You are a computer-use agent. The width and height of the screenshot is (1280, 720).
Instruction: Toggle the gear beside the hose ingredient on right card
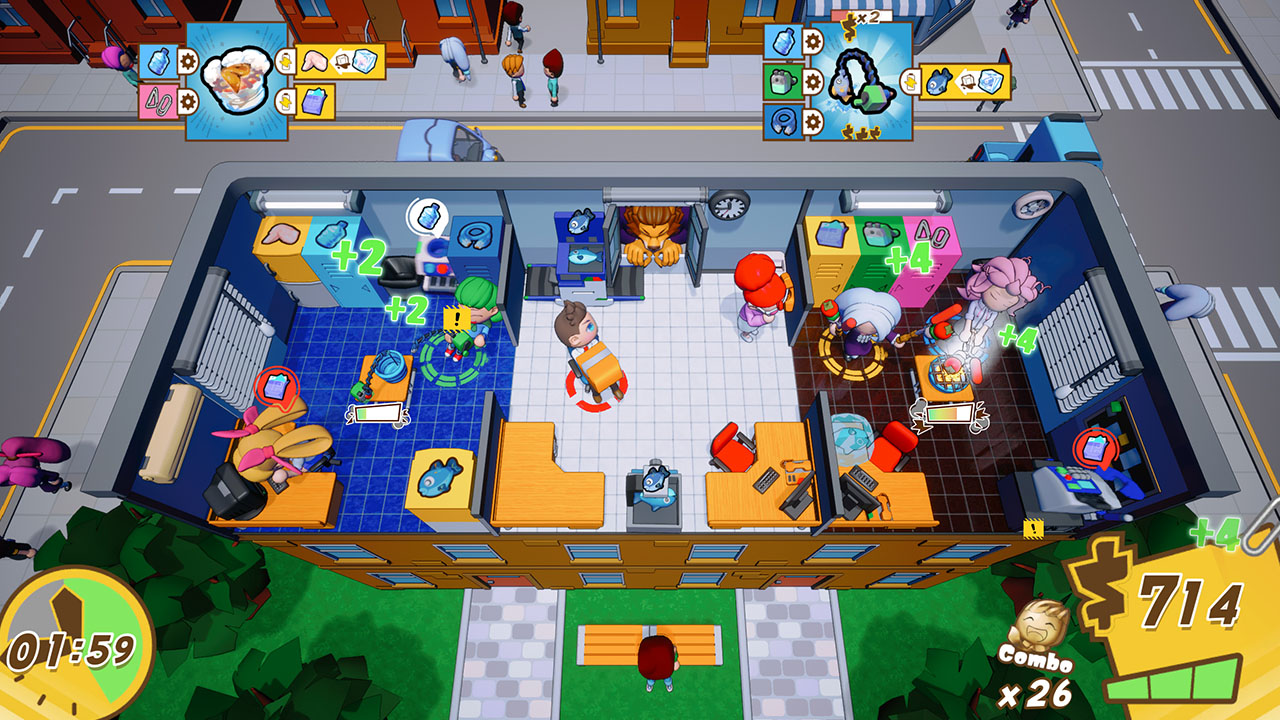(812, 122)
